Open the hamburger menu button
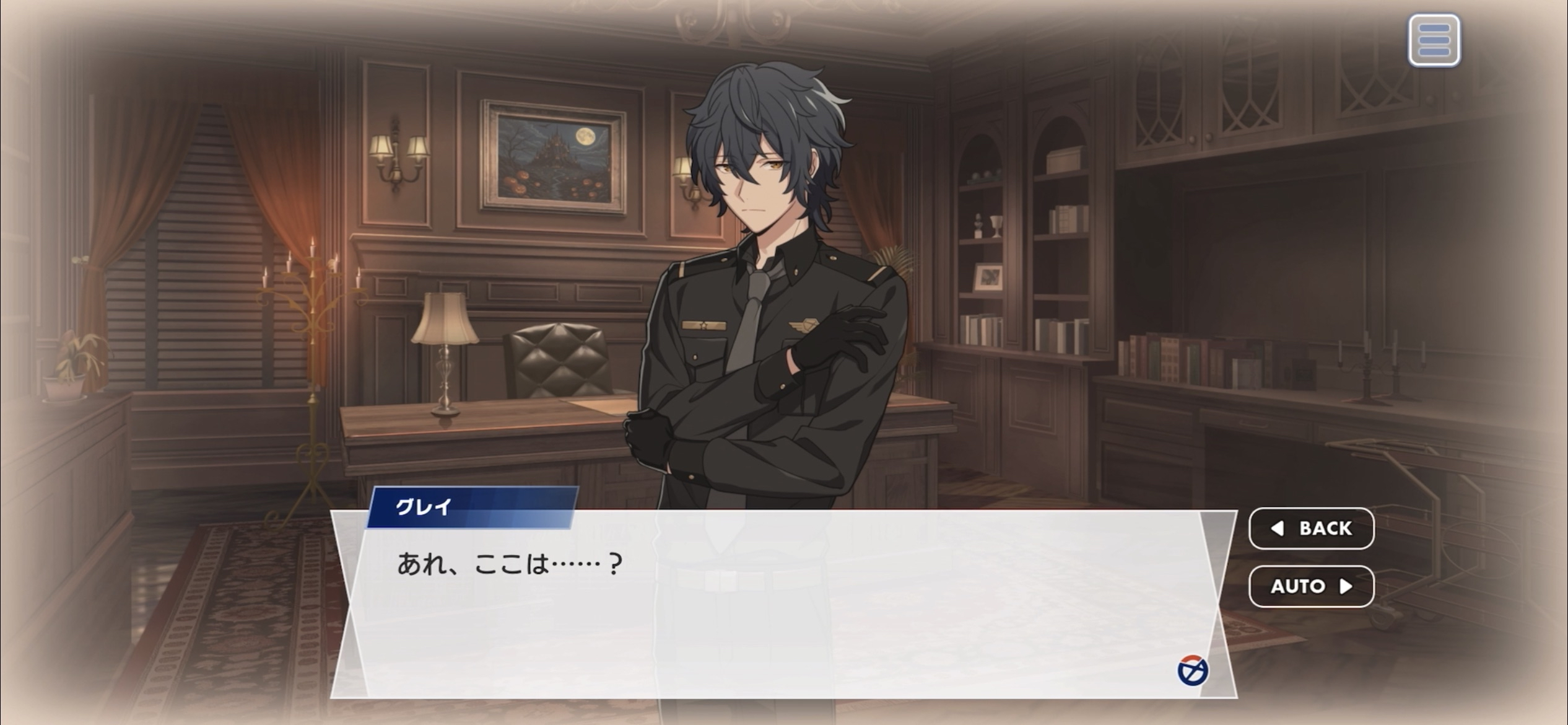This screenshot has width=1568, height=725. coord(1434,40)
